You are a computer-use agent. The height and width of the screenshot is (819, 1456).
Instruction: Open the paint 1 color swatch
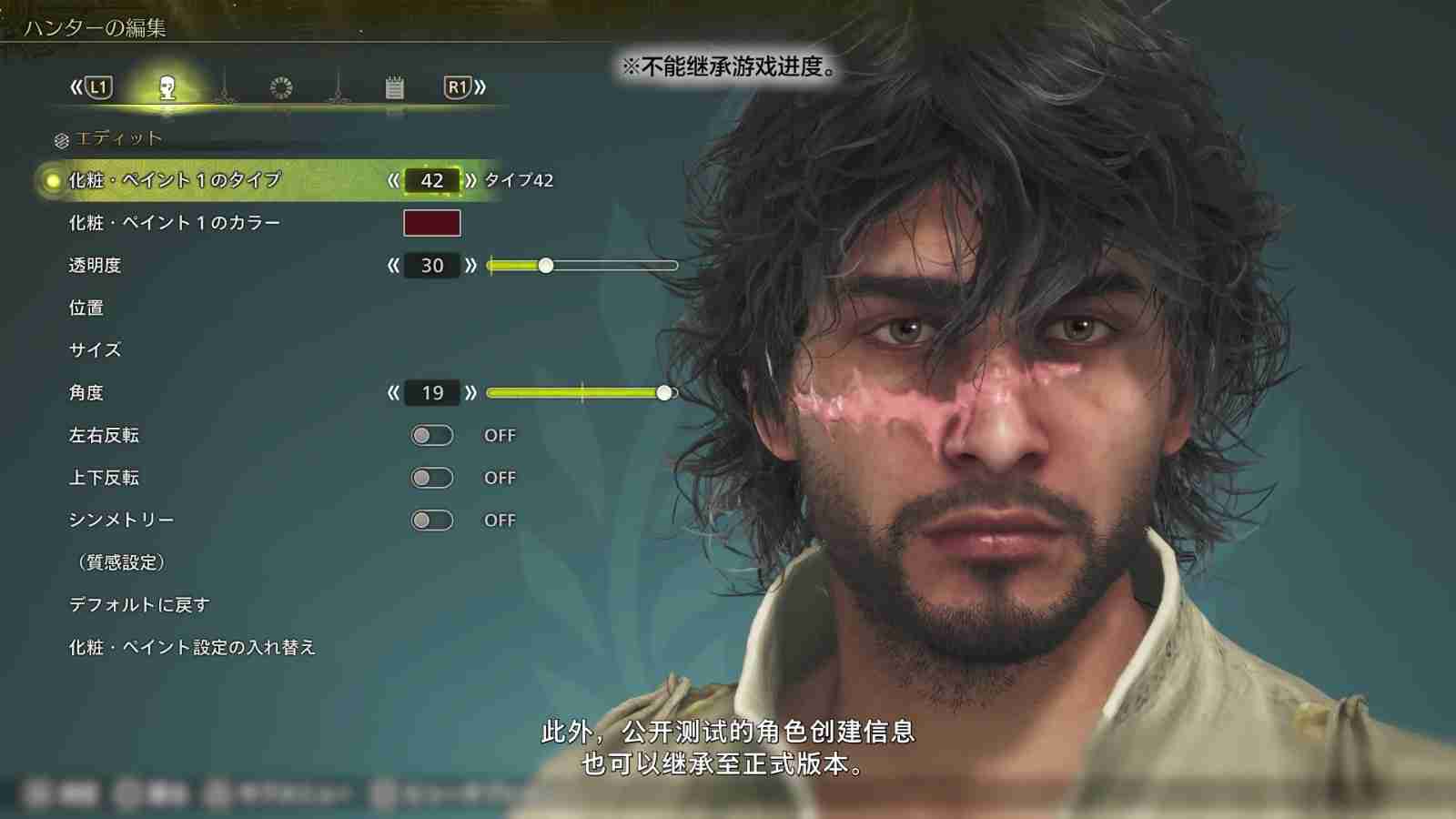coord(432,221)
